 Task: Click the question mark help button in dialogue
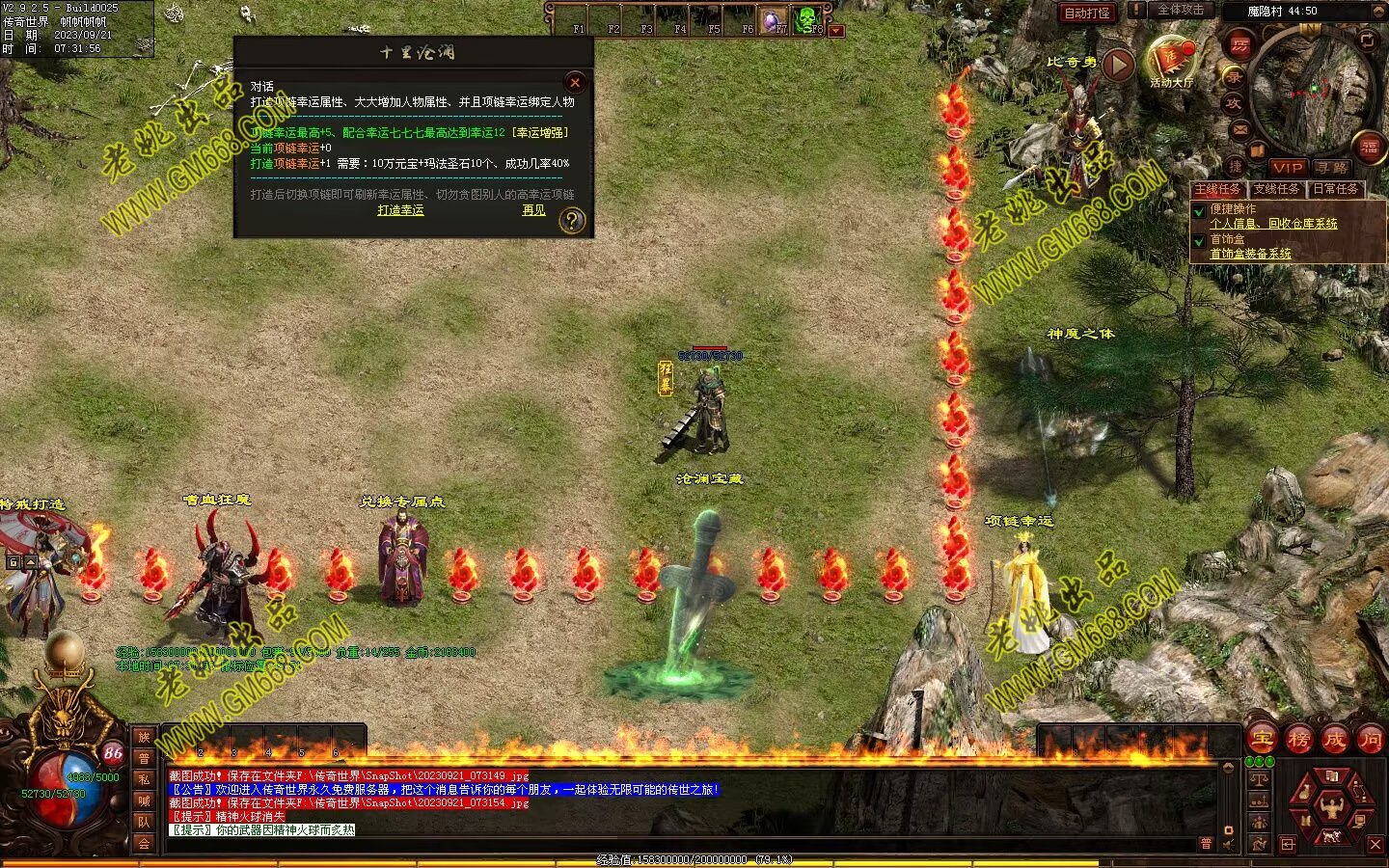point(572,221)
